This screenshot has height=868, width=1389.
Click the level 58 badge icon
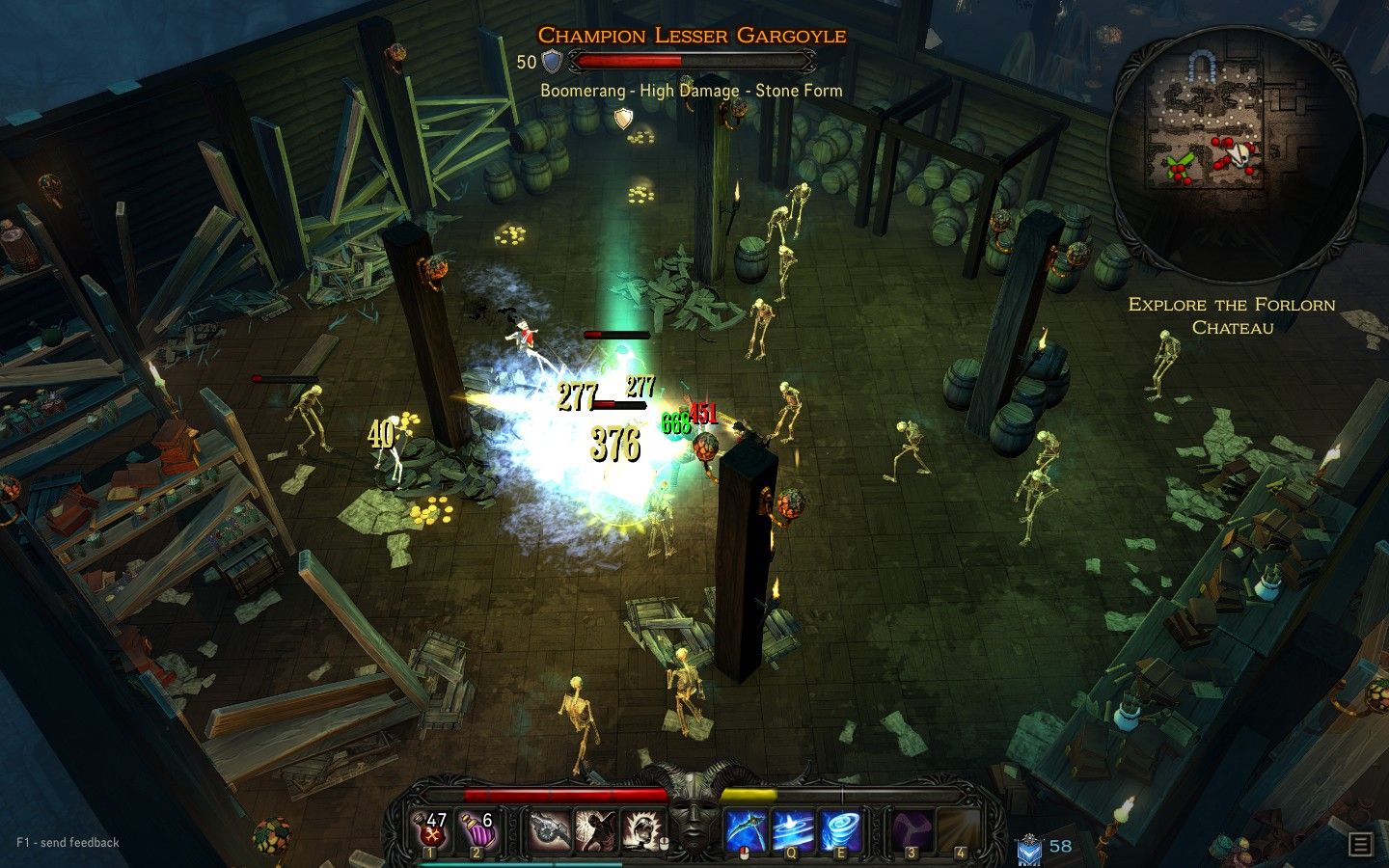pos(1031,849)
